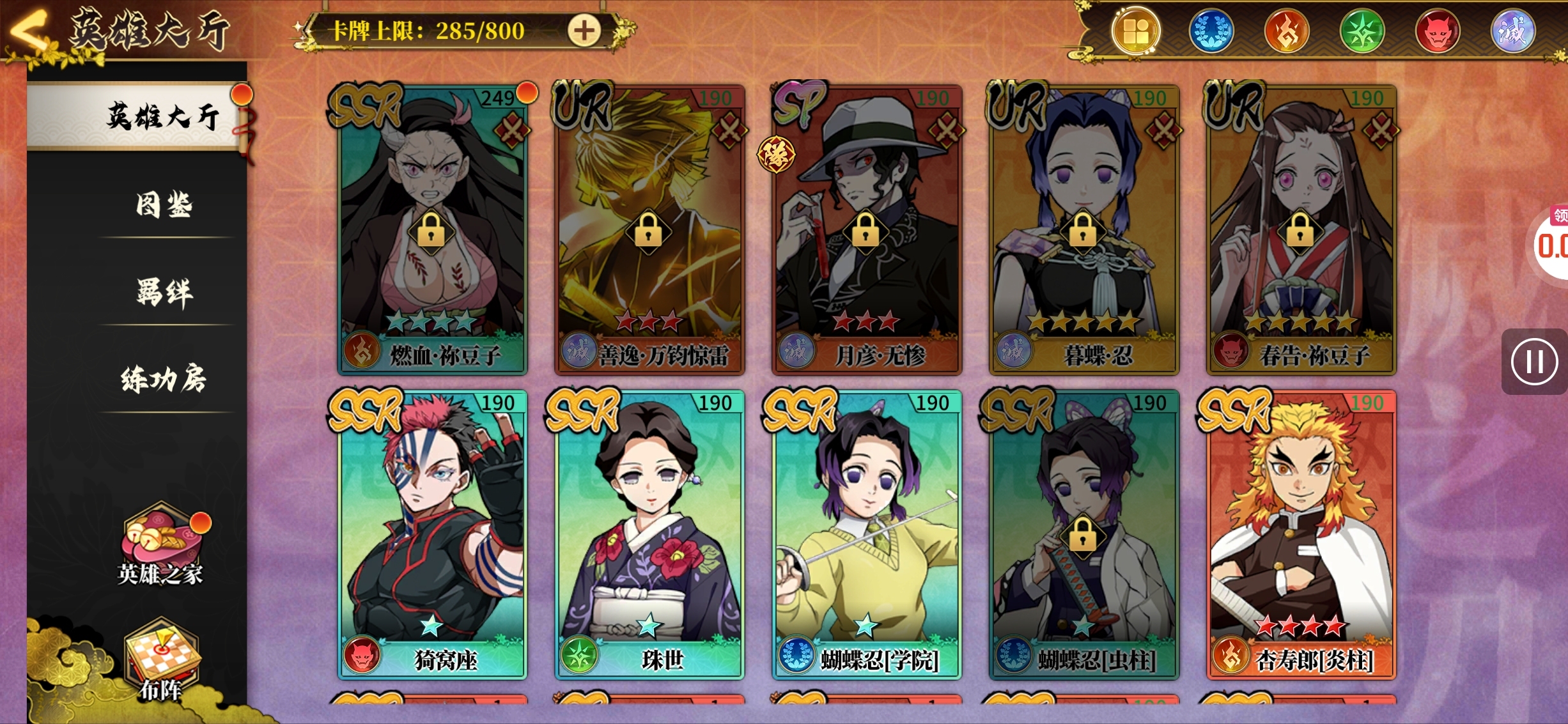Enter 英雄之家

point(161,547)
